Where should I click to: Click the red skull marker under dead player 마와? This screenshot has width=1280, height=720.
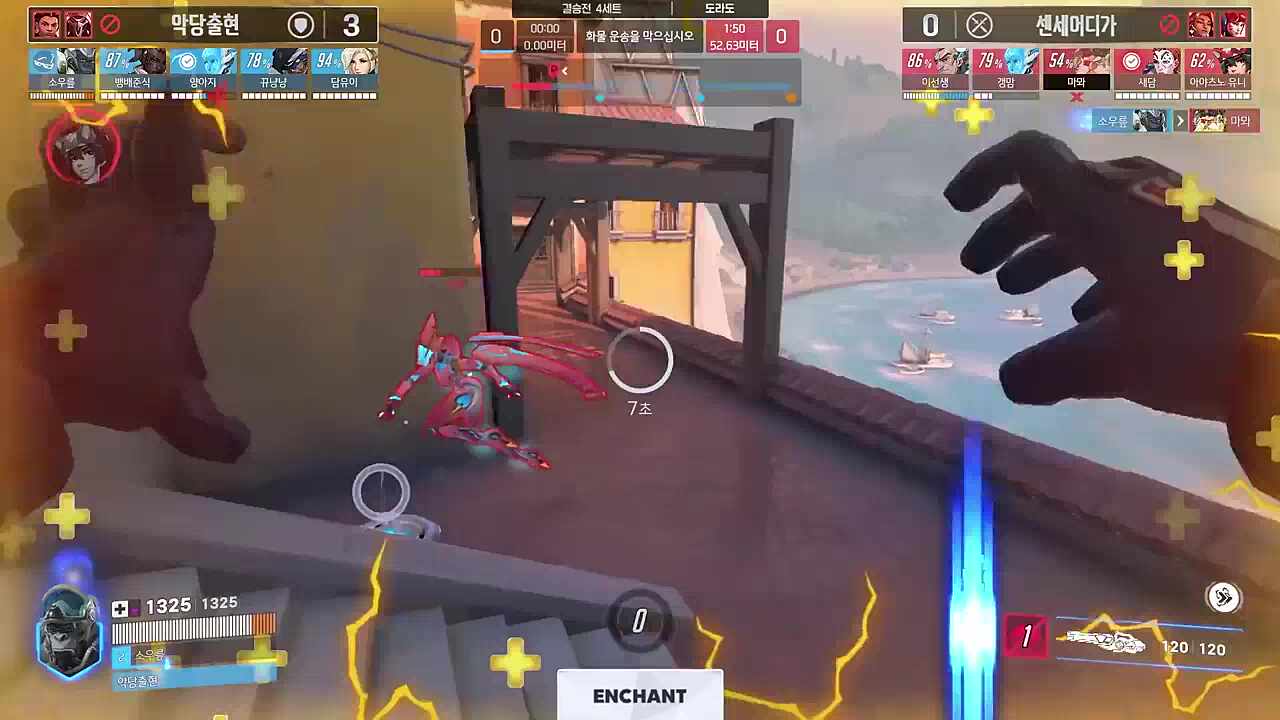click(1077, 97)
